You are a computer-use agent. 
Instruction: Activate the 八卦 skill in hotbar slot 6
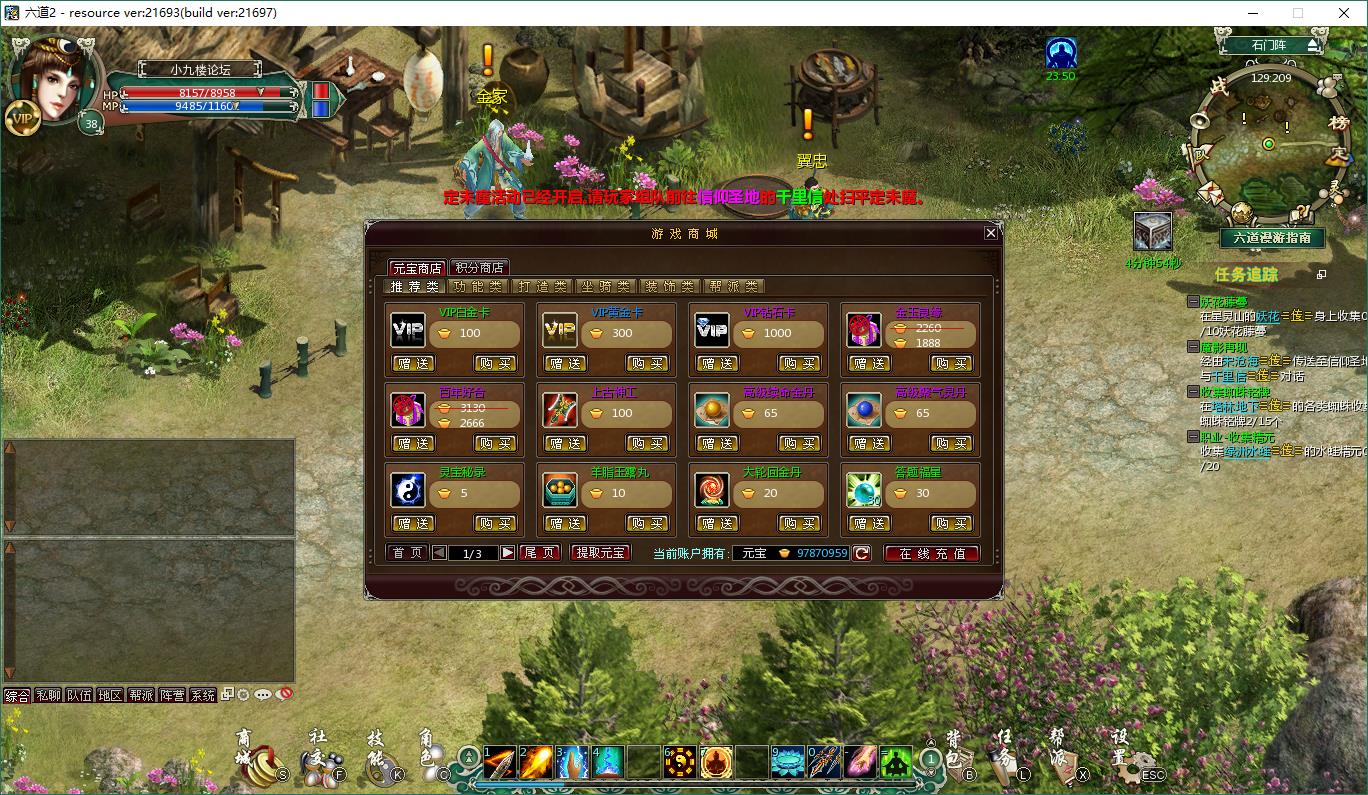tap(680, 761)
